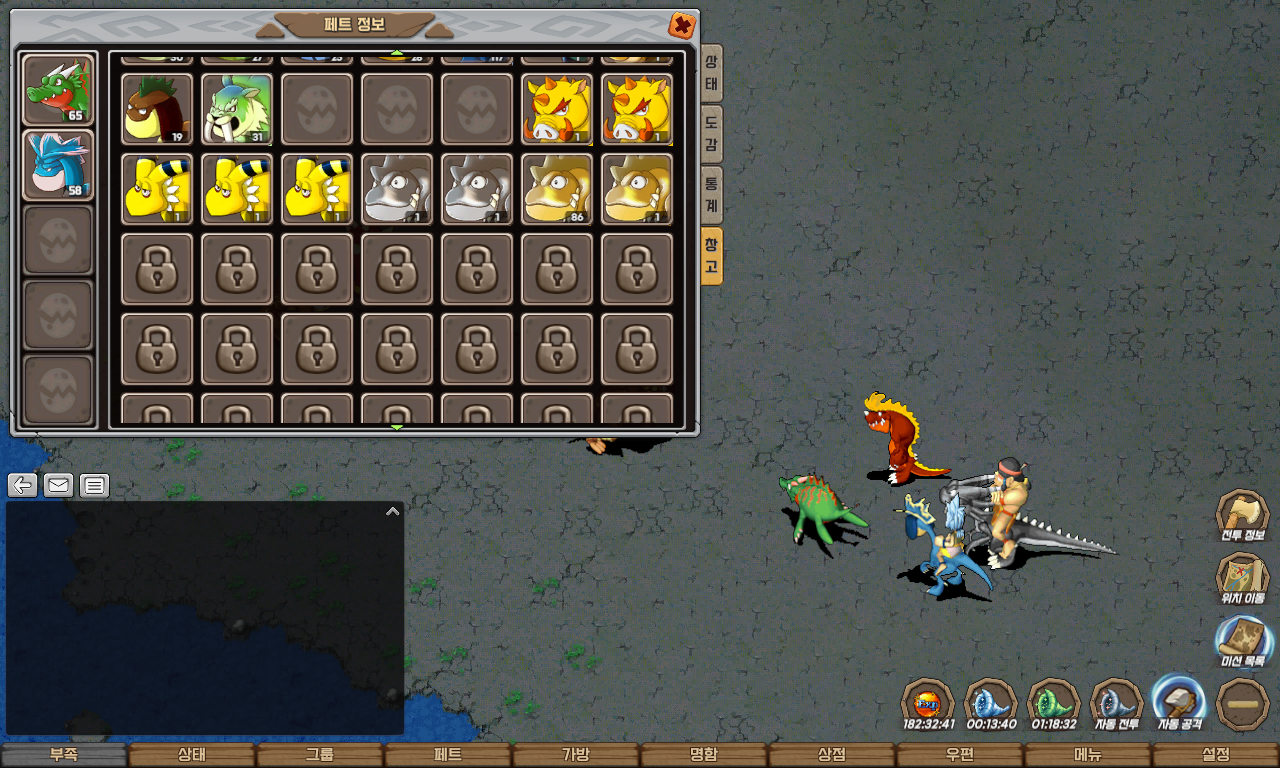This screenshot has width=1280, height=768.
Task: Open the 도감 side tab
Action: click(711, 134)
